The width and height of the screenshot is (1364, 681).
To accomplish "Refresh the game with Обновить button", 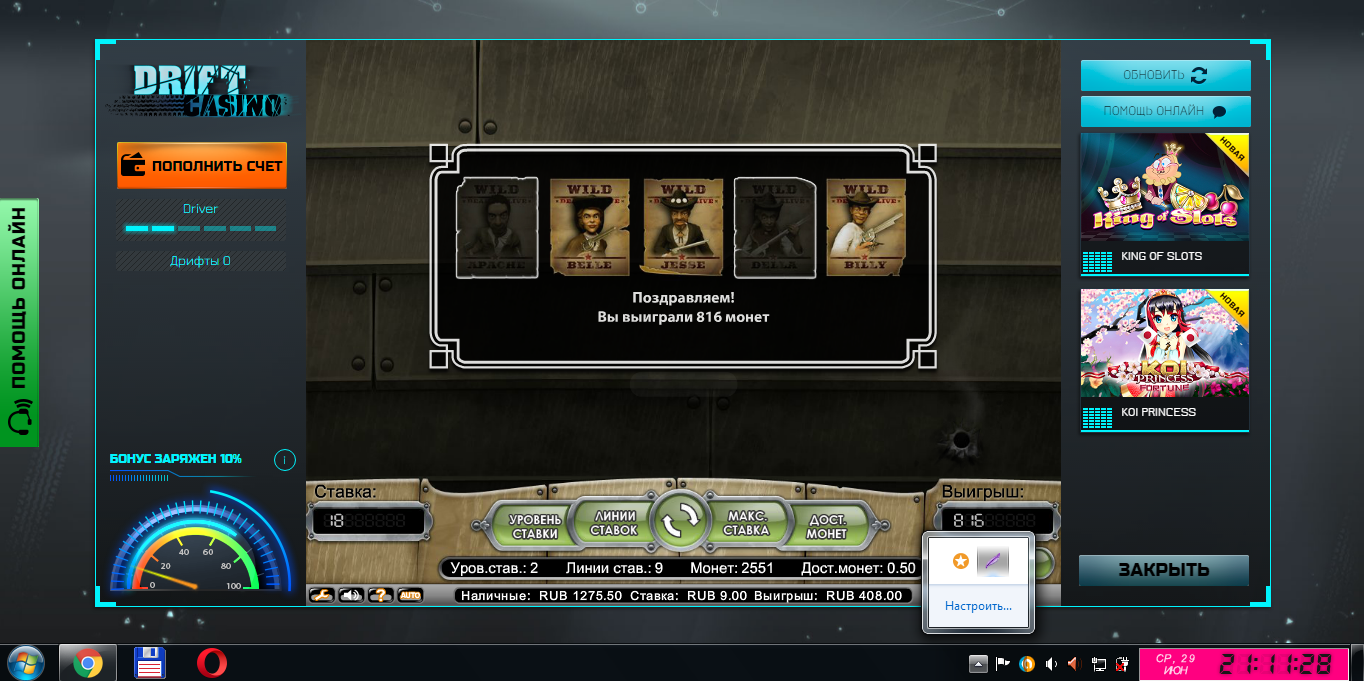I will (1165, 75).
